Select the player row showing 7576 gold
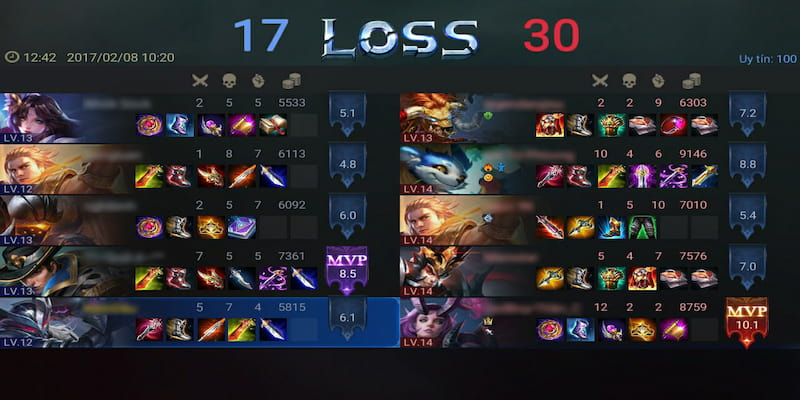The image size is (800, 400). click(560, 270)
